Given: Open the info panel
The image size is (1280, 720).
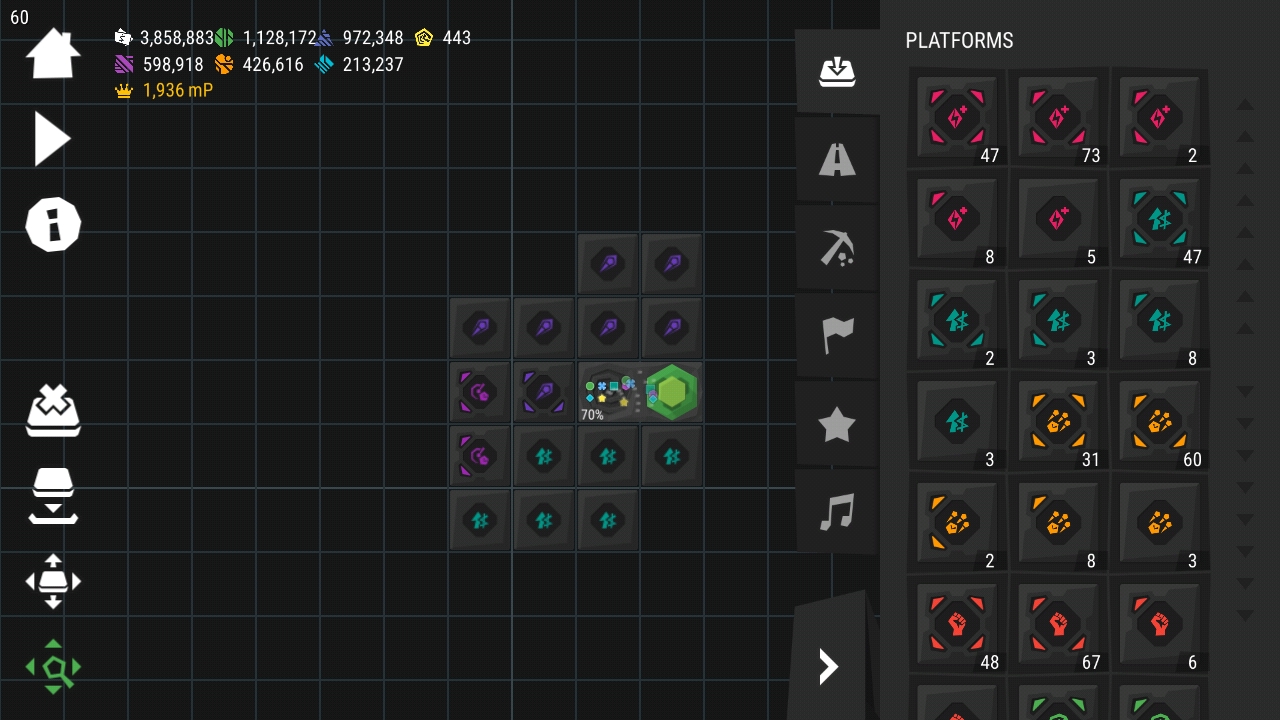Looking at the screenshot, I should coord(53,224).
